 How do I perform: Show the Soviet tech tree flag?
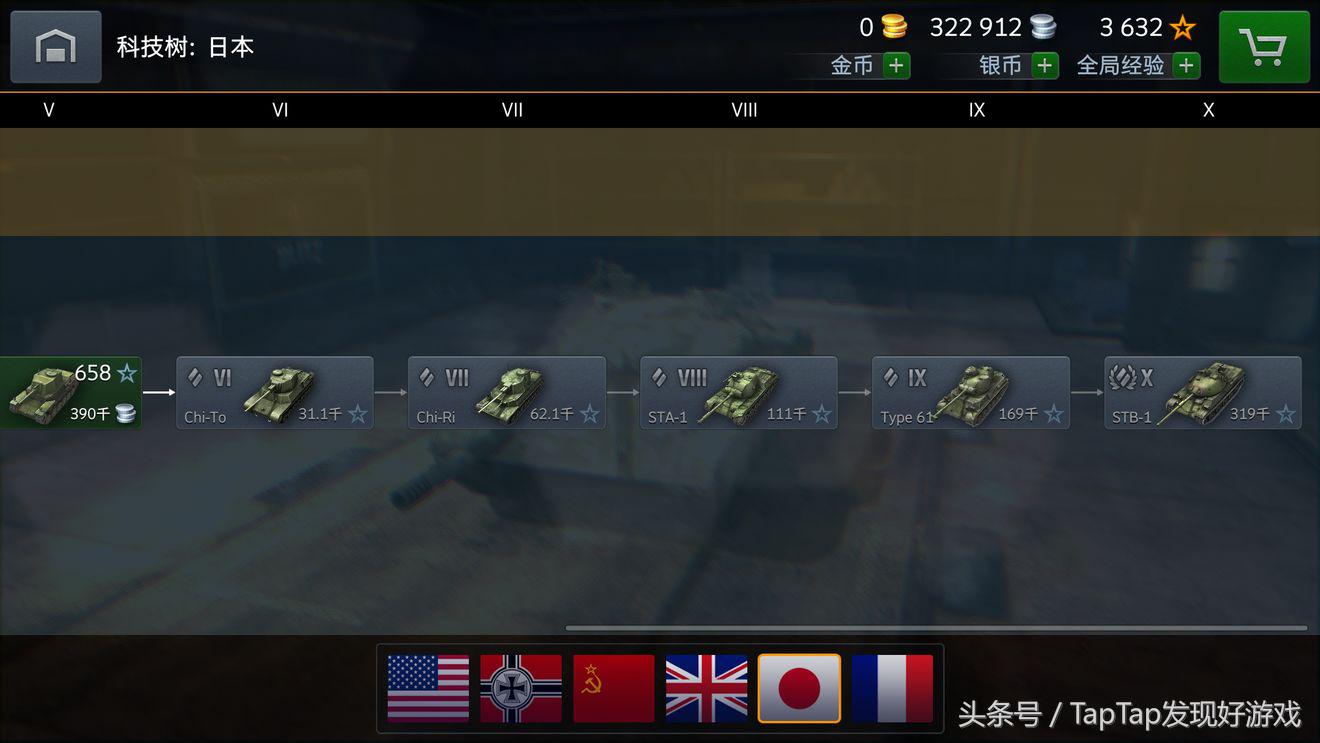[x=614, y=688]
